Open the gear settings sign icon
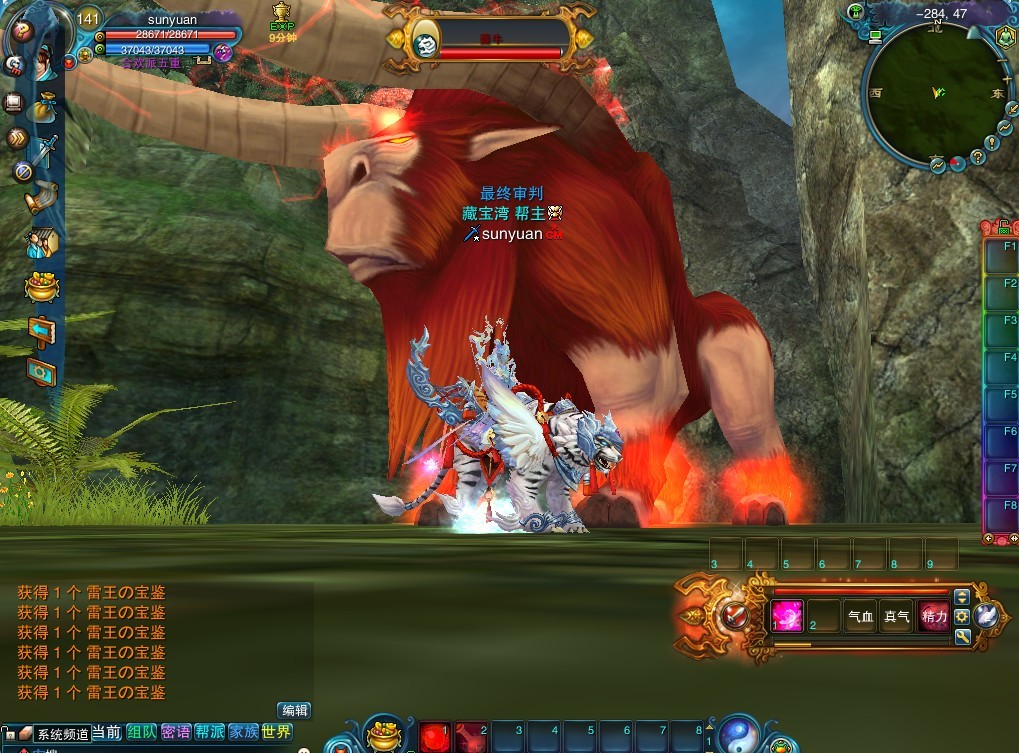The width and height of the screenshot is (1019, 753). [x=41, y=371]
